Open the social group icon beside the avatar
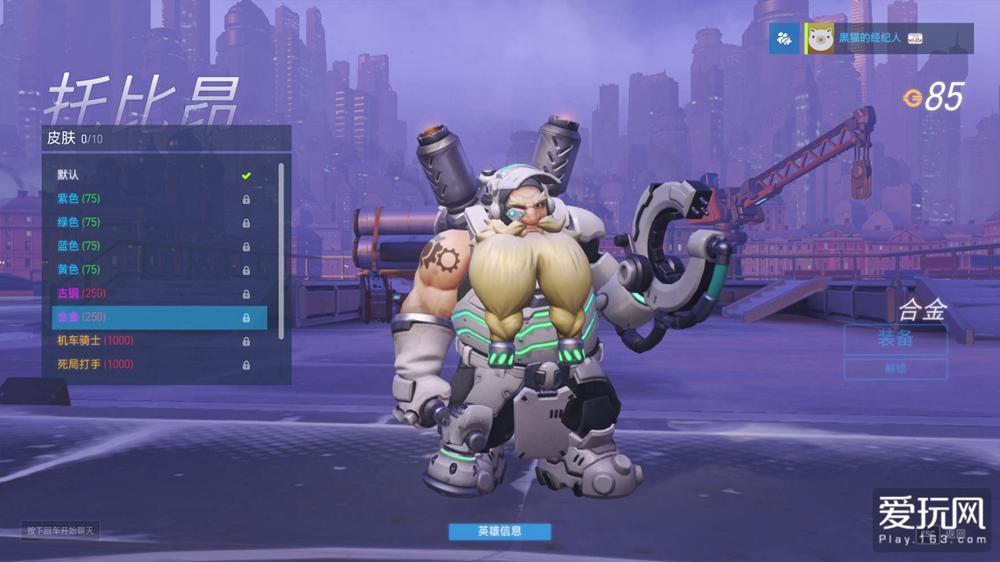Image resolution: width=1000 pixels, height=562 pixels. (x=784, y=39)
